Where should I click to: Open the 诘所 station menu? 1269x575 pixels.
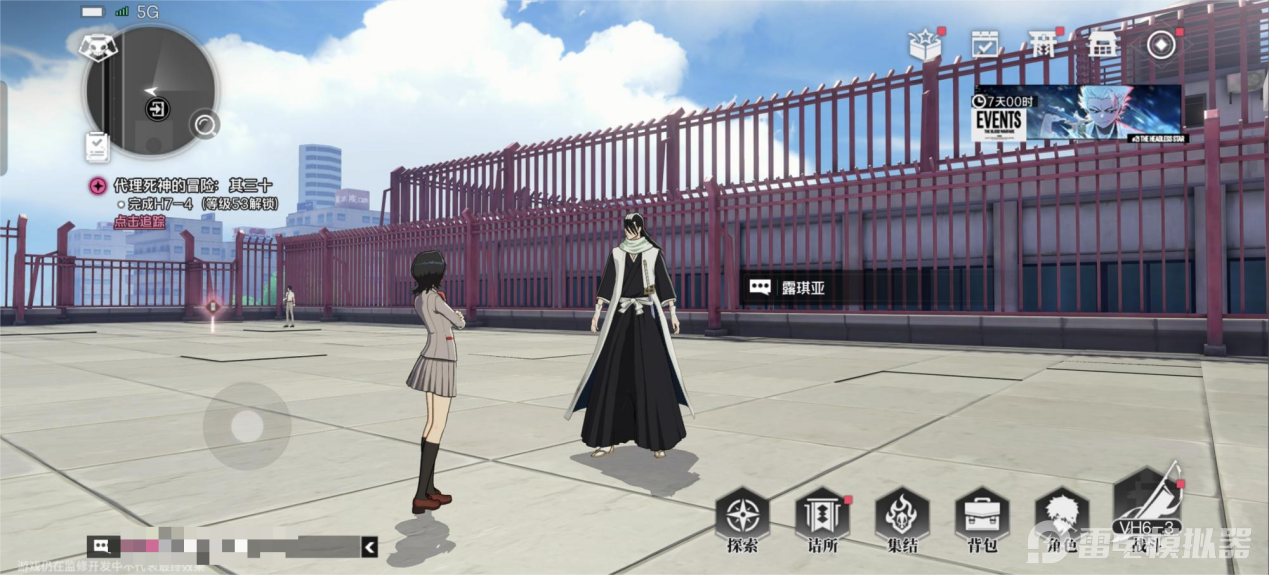coord(821,517)
